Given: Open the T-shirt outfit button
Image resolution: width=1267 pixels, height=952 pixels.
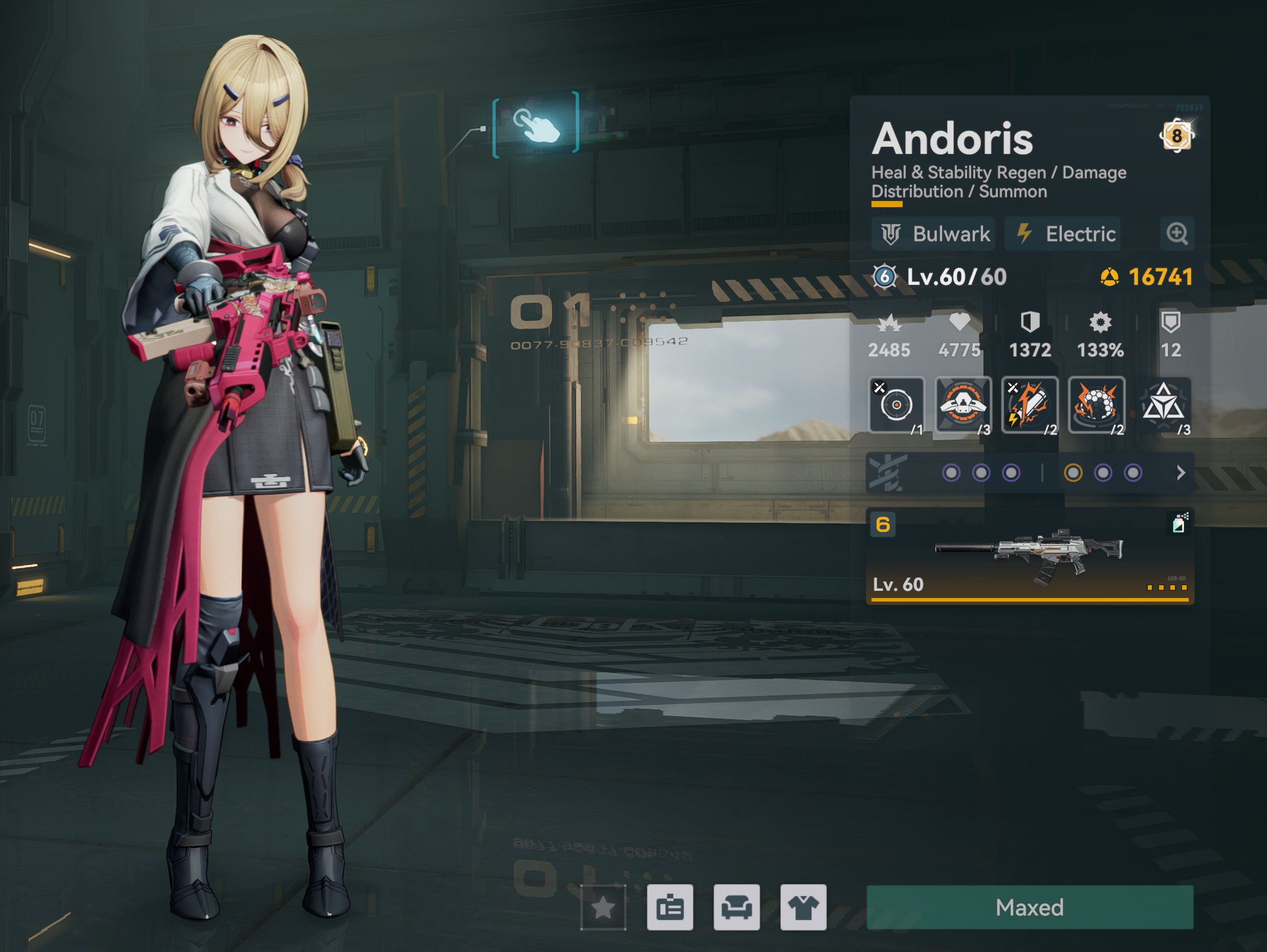Looking at the screenshot, I should click(803, 907).
